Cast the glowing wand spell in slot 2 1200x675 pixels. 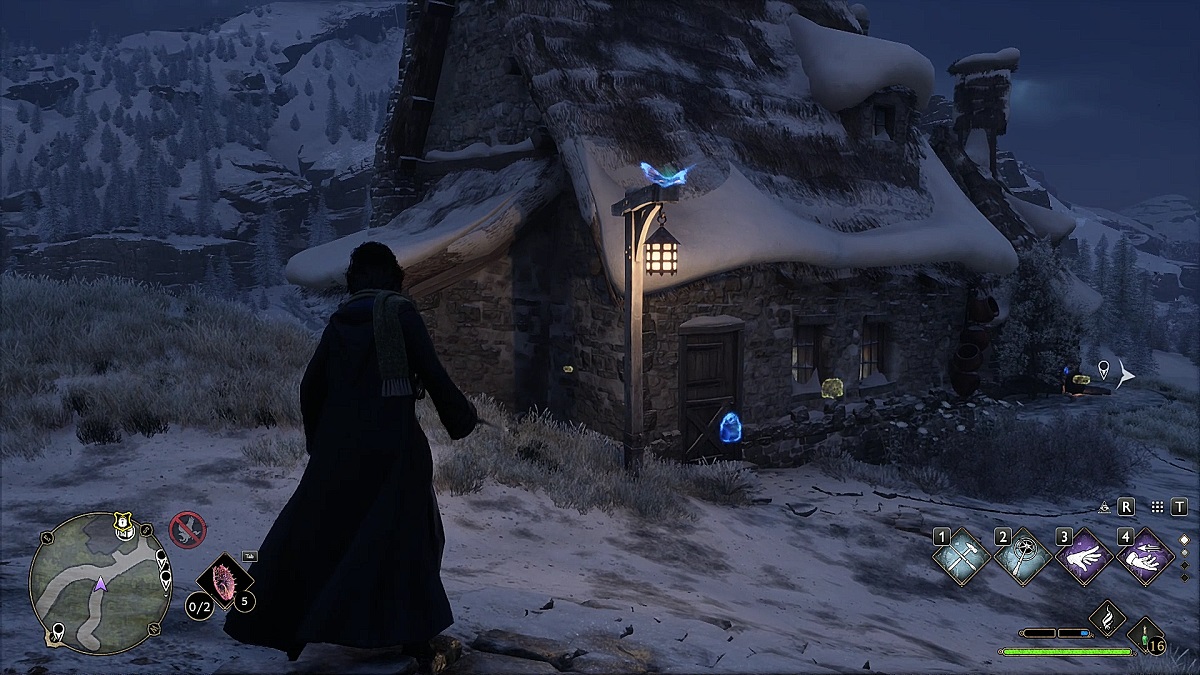tap(1022, 558)
